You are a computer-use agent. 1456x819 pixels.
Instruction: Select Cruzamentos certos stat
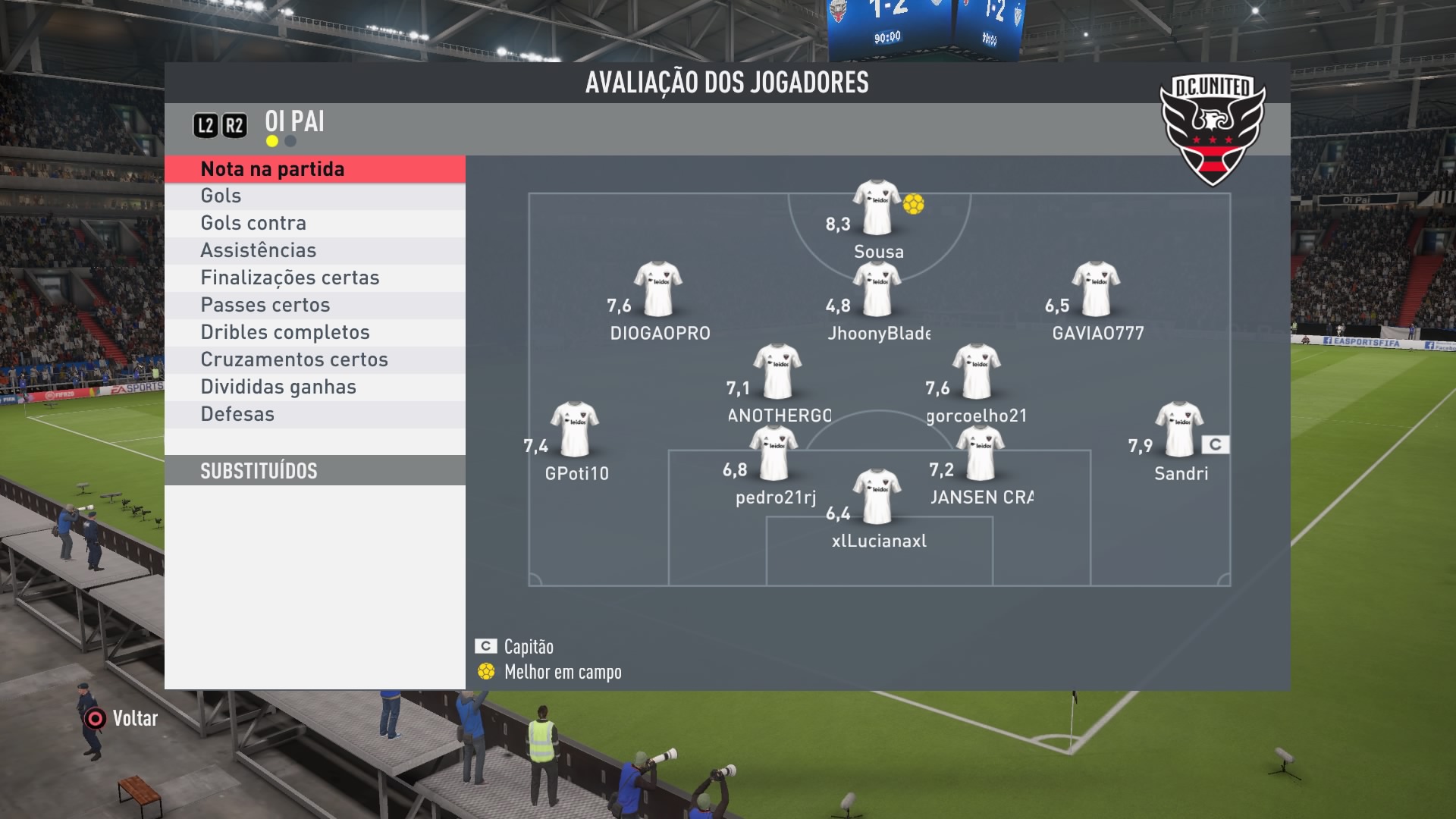point(315,360)
